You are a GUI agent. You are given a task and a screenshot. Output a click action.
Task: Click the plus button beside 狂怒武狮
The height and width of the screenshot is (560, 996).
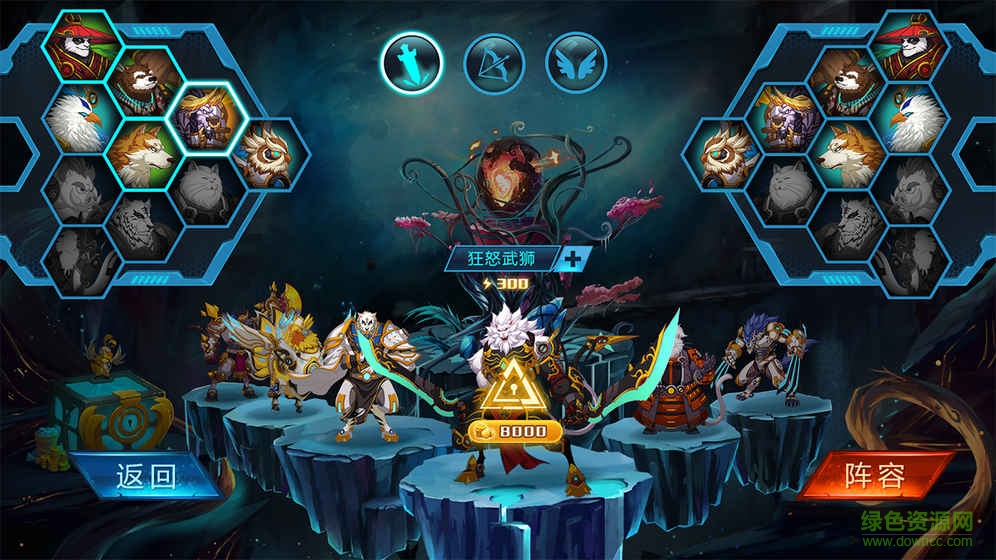tap(572, 258)
